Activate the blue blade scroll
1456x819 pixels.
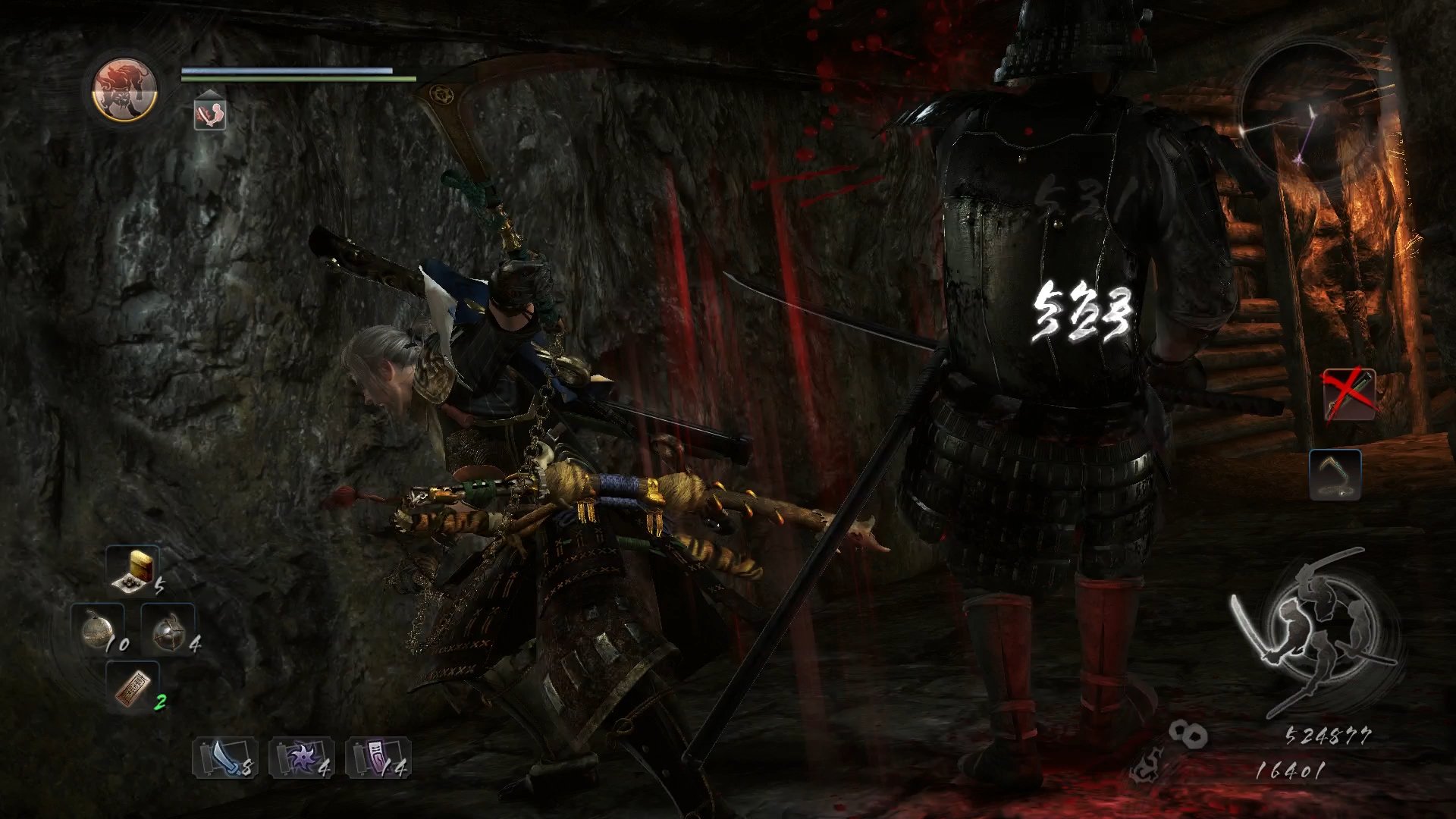(x=224, y=757)
